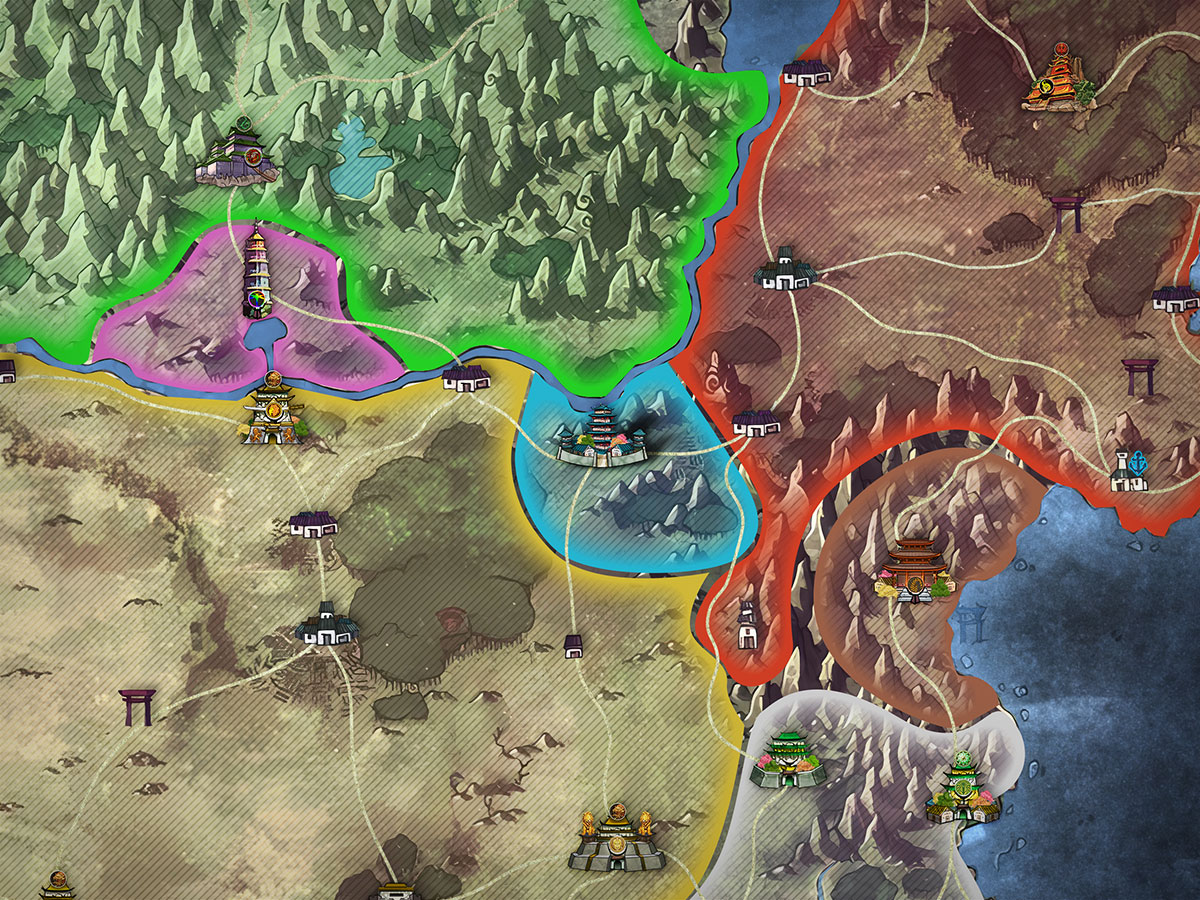Image resolution: width=1200 pixels, height=900 pixels.
Task: Select the white watchtower in the red territory
Action: tap(747, 624)
